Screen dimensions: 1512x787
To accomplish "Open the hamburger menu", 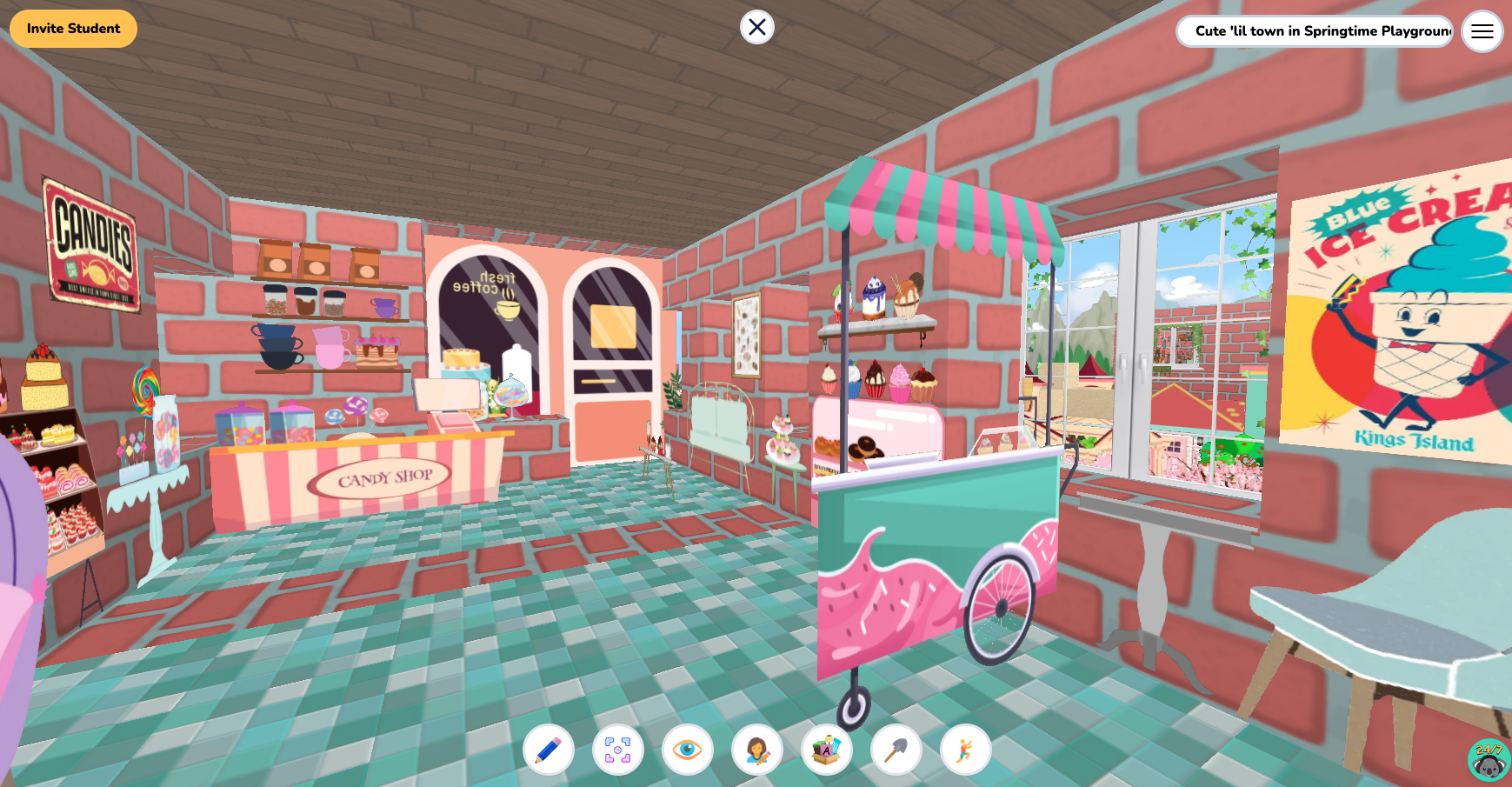I will pyautogui.click(x=1482, y=31).
